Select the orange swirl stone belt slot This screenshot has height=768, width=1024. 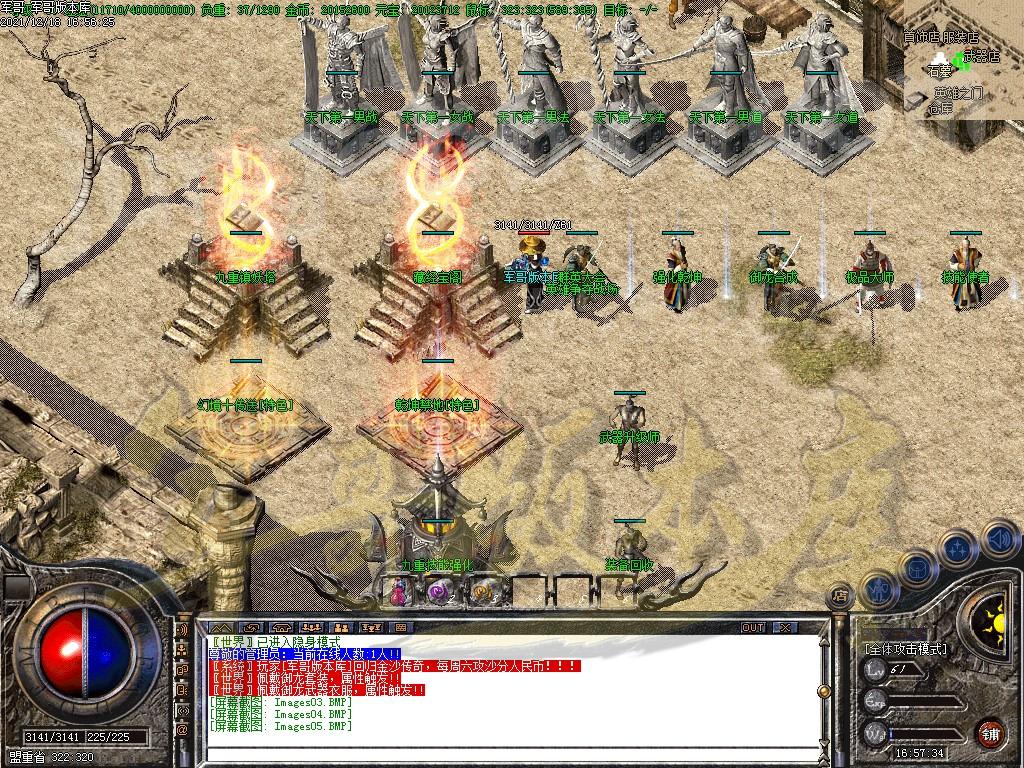[x=484, y=592]
